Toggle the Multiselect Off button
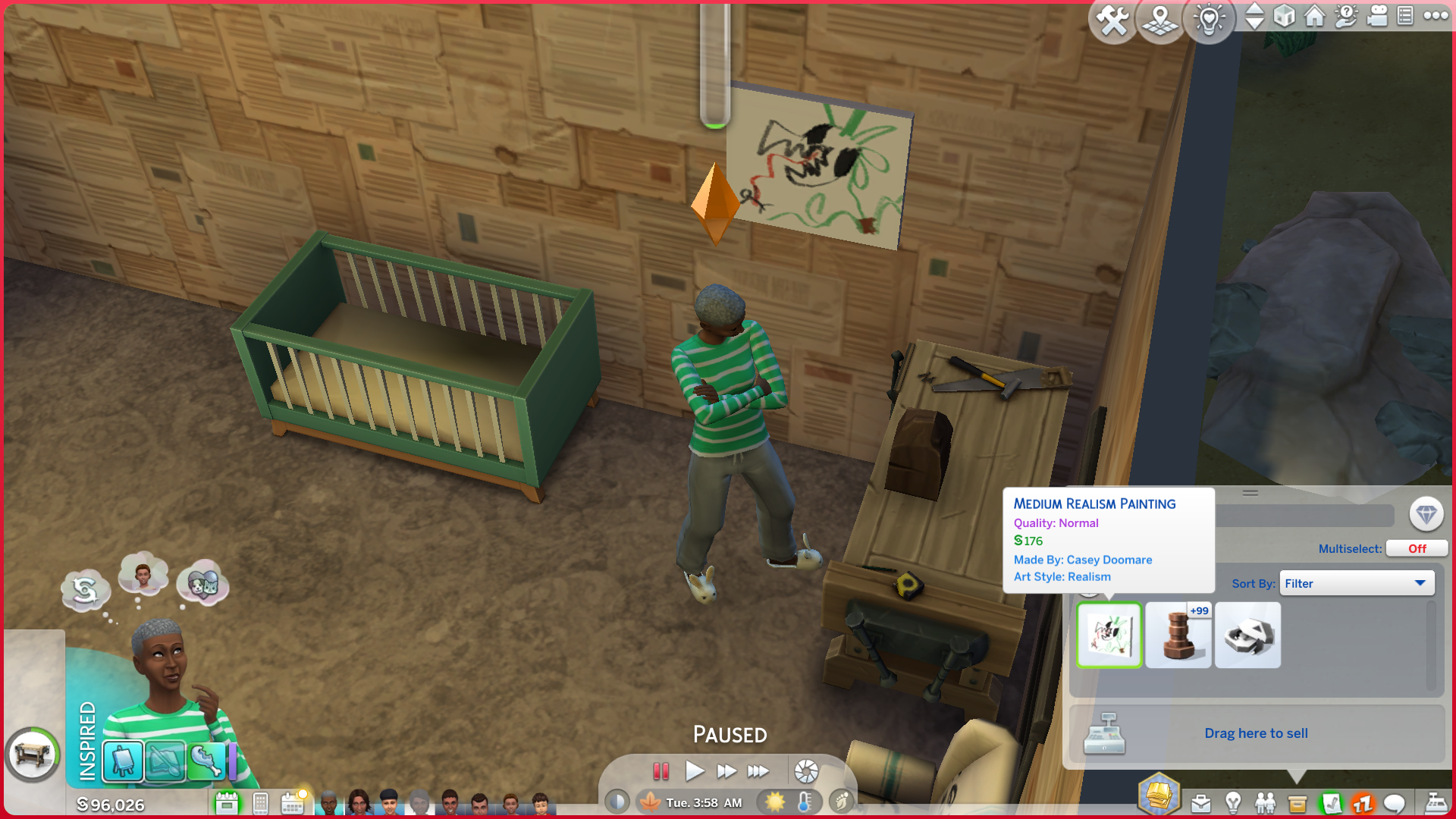 point(1416,548)
